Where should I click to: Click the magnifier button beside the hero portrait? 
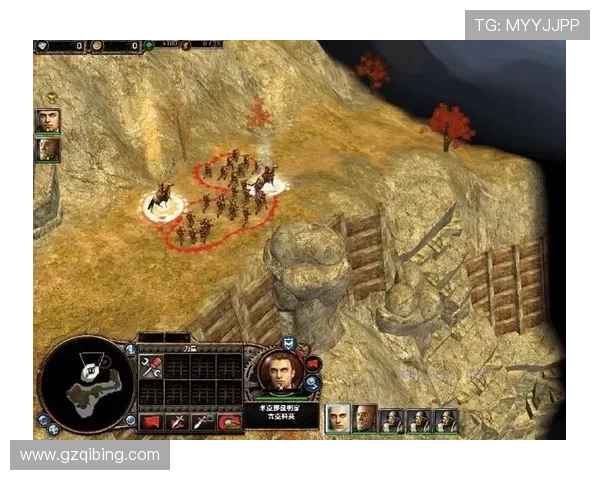[313, 382]
